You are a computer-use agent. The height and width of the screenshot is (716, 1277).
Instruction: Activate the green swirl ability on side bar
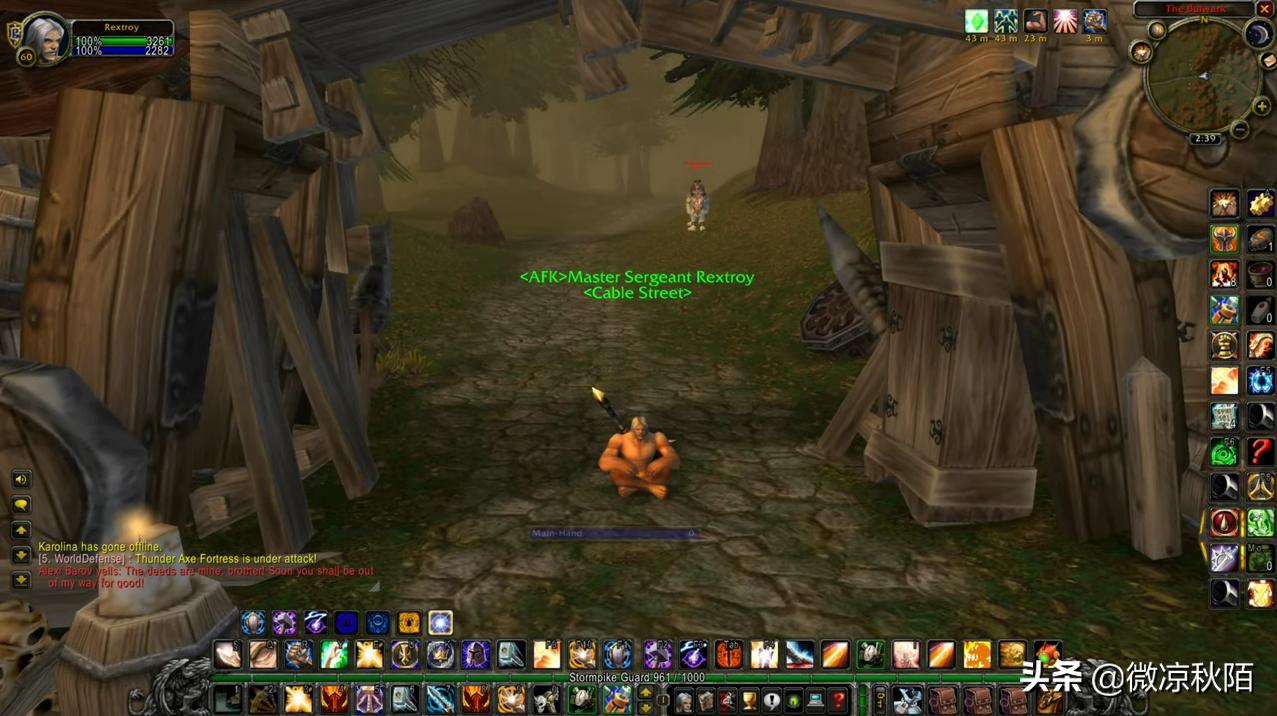pyautogui.click(x=1225, y=453)
